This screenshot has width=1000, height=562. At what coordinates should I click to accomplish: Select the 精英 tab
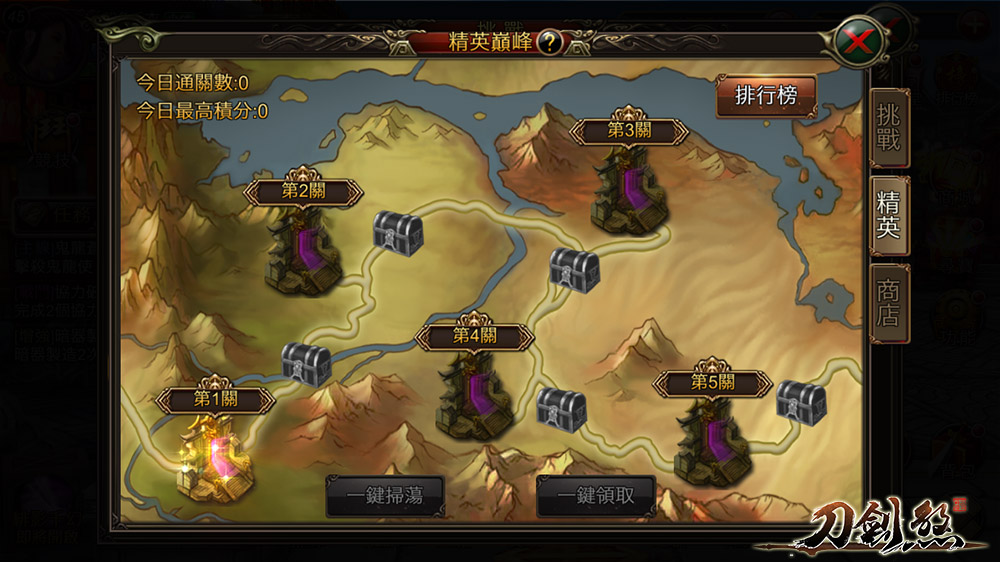(x=888, y=215)
